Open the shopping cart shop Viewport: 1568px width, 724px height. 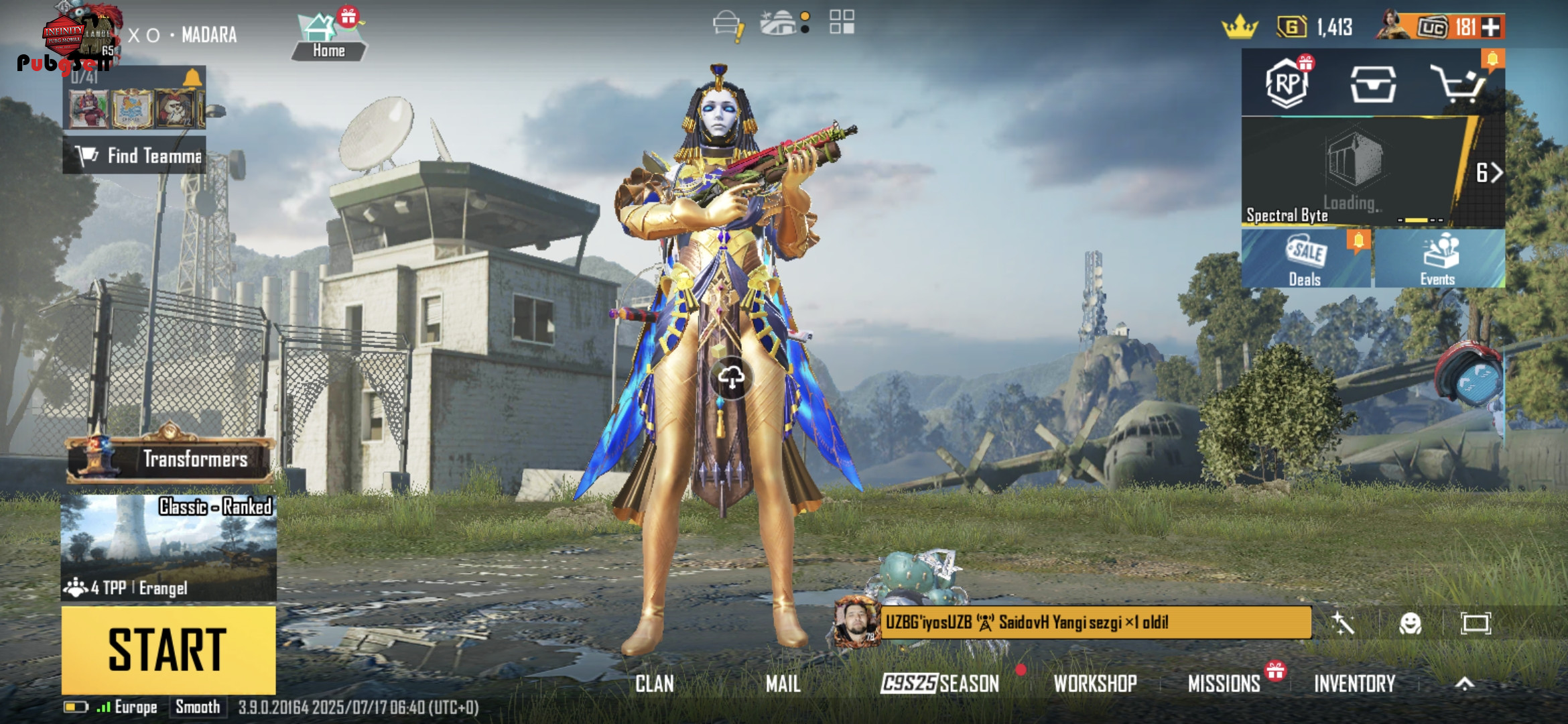pyautogui.click(x=1457, y=84)
